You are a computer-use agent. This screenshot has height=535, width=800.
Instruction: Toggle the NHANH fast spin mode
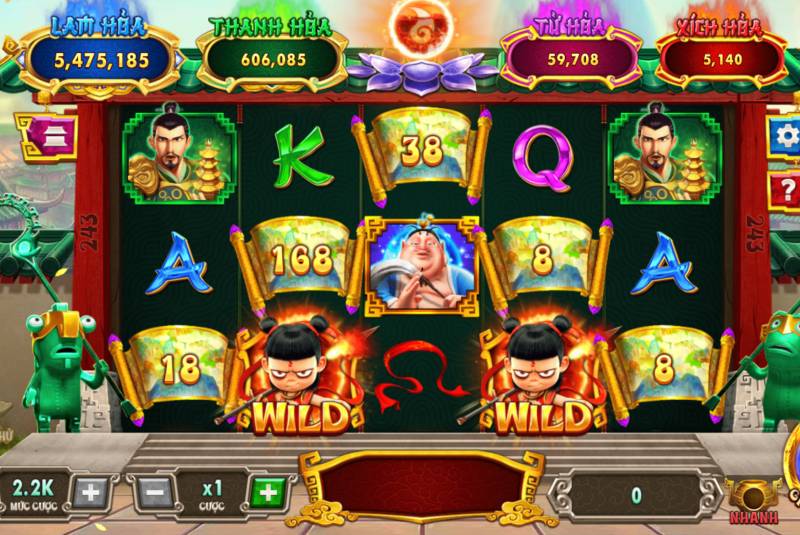tap(755, 498)
